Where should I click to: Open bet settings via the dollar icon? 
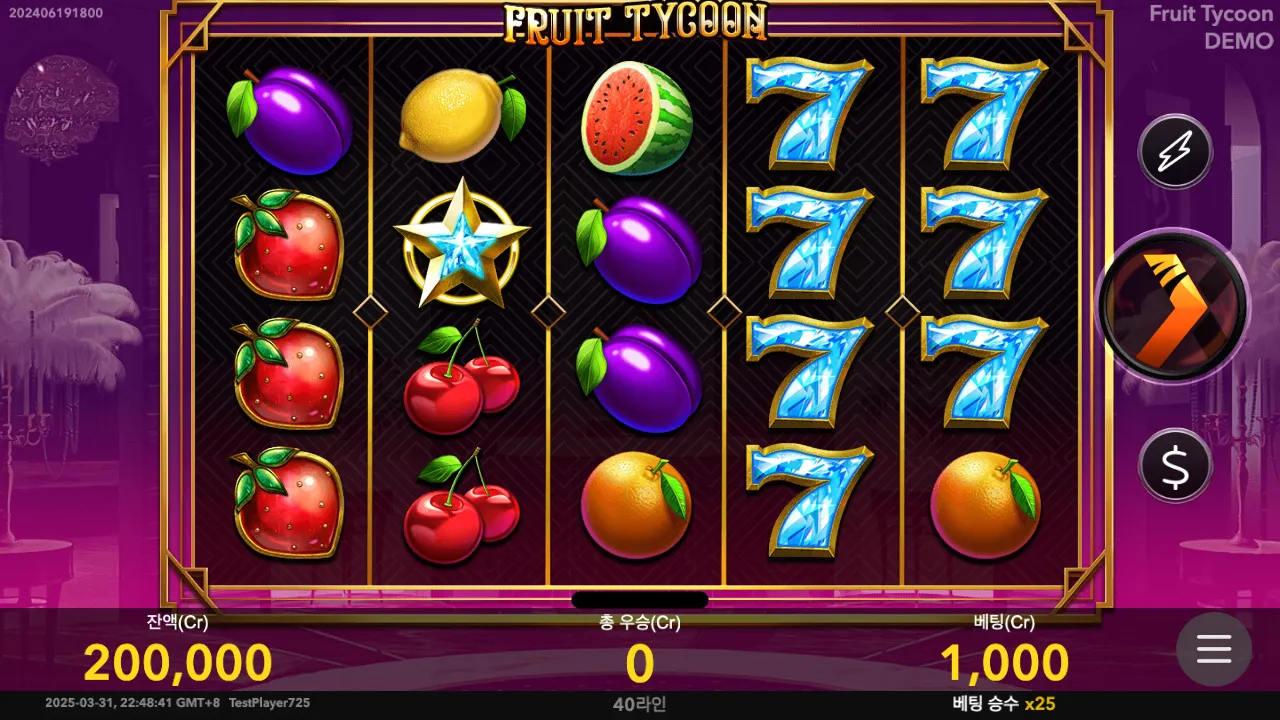[1175, 467]
